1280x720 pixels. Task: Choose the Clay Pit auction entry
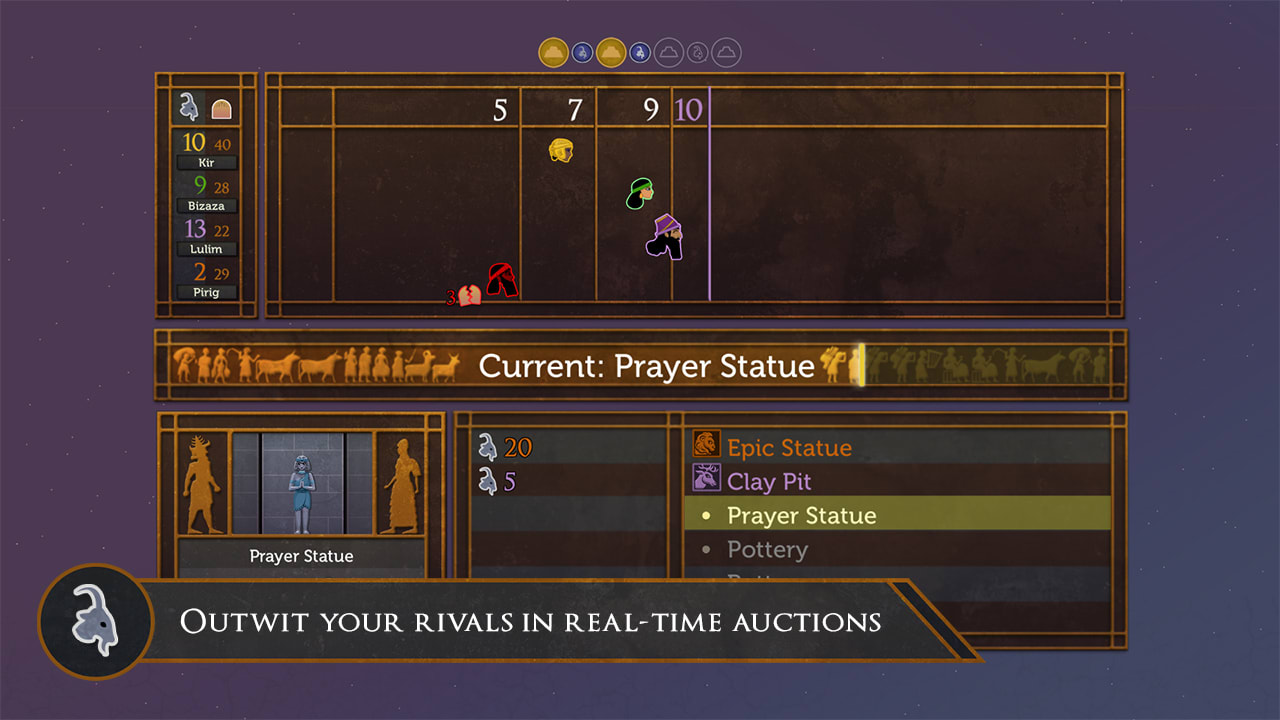pos(768,481)
